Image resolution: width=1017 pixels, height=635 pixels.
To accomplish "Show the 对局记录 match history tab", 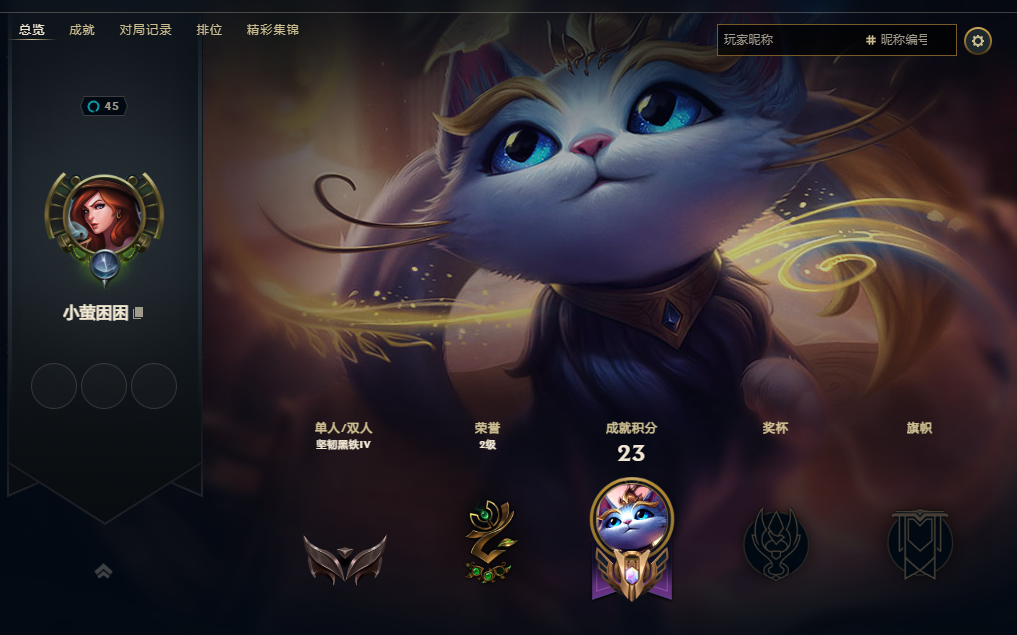I will (146, 30).
